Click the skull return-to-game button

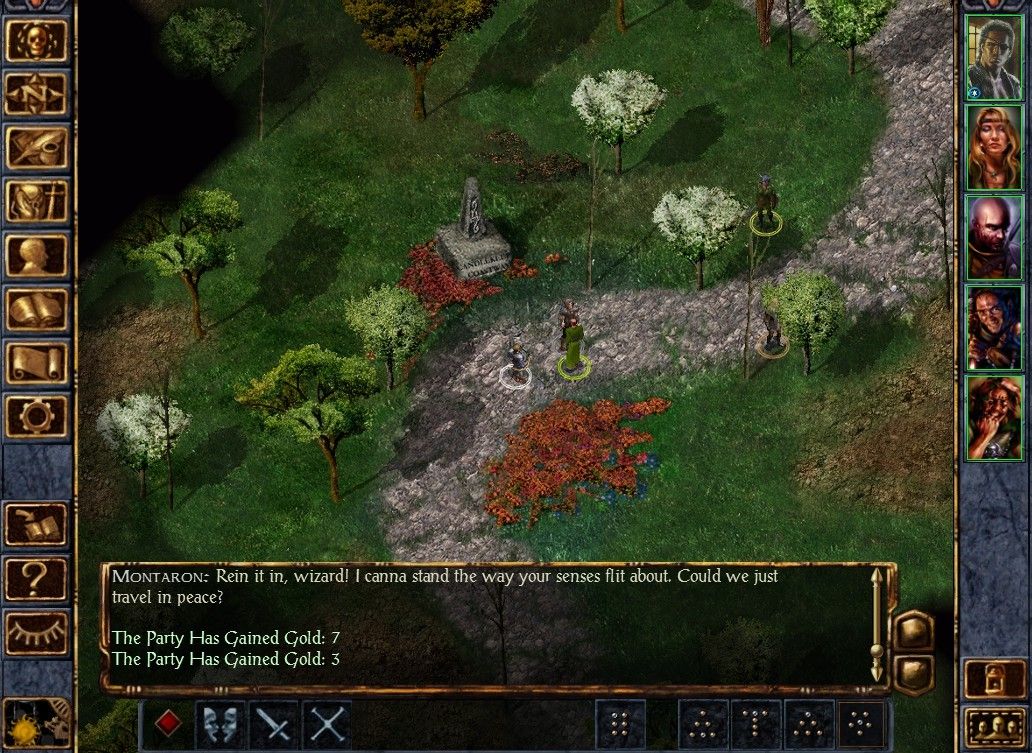(37, 39)
